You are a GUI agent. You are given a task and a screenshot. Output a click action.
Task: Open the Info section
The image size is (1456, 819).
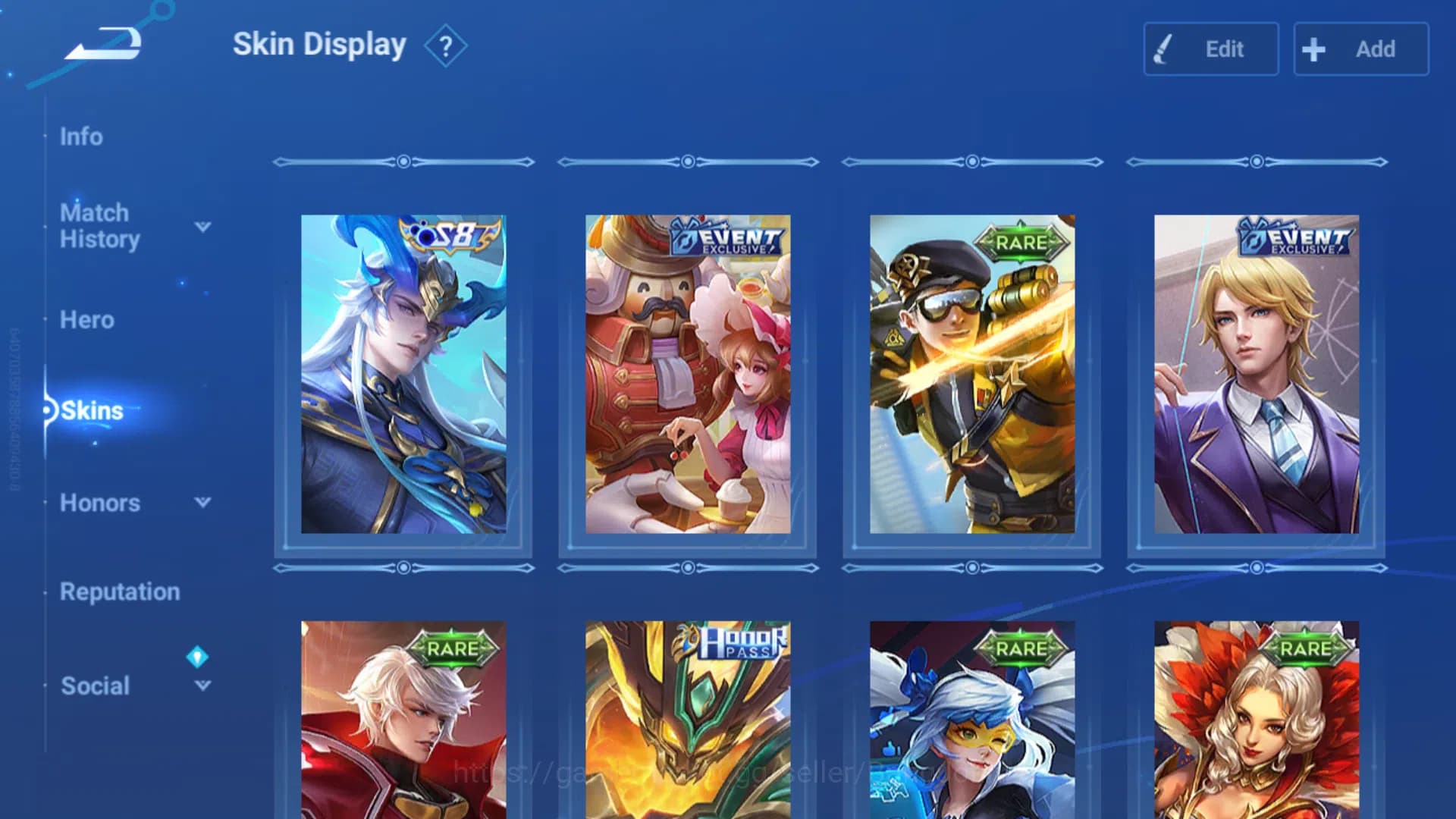coord(83,136)
